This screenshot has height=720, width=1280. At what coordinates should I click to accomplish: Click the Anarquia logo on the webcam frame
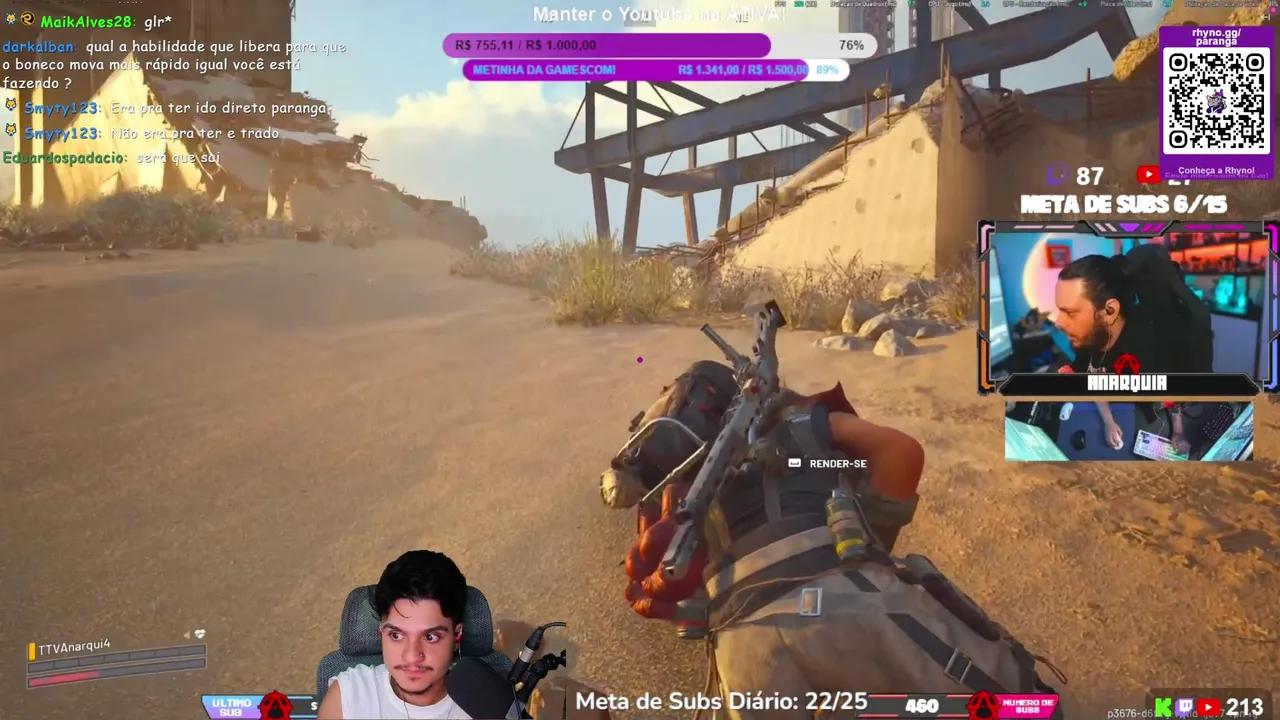coord(1128,382)
